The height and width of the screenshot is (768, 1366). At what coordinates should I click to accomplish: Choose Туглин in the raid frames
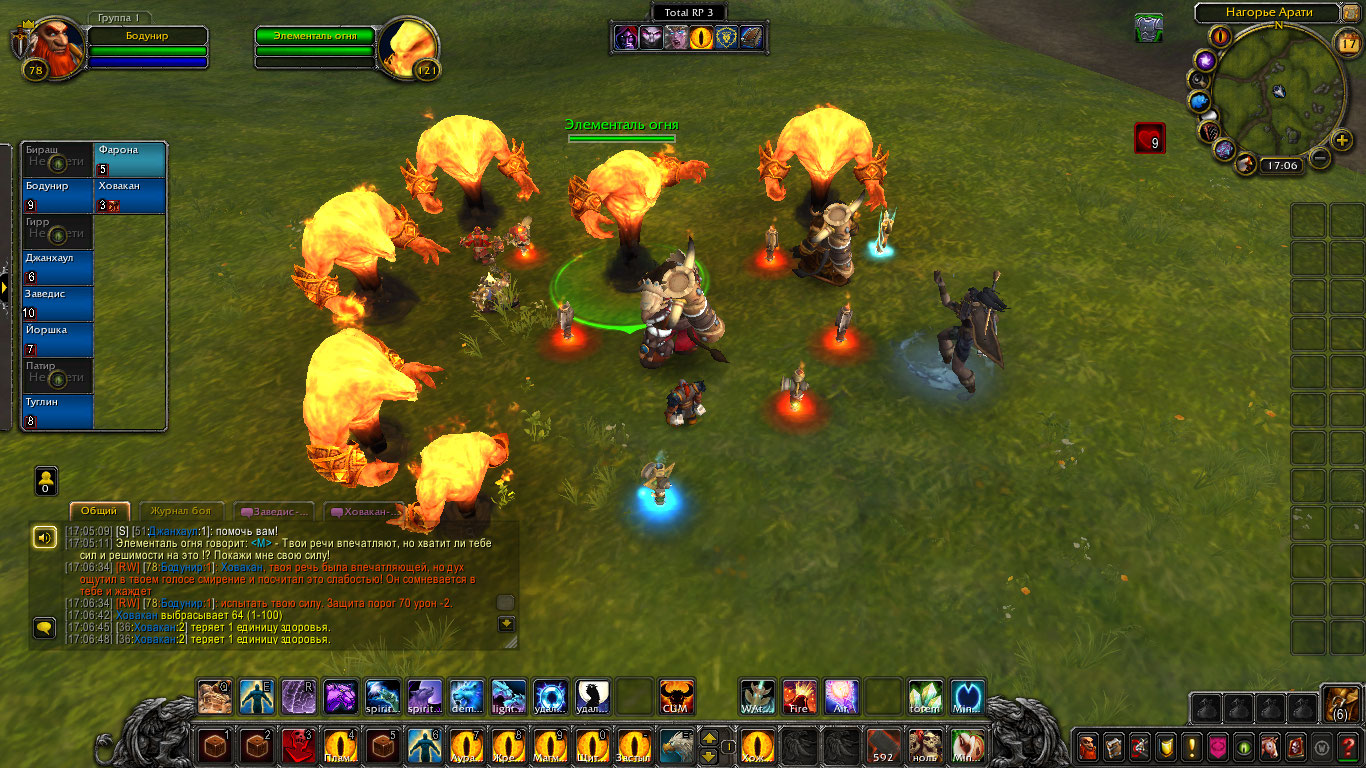tap(57, 412)
